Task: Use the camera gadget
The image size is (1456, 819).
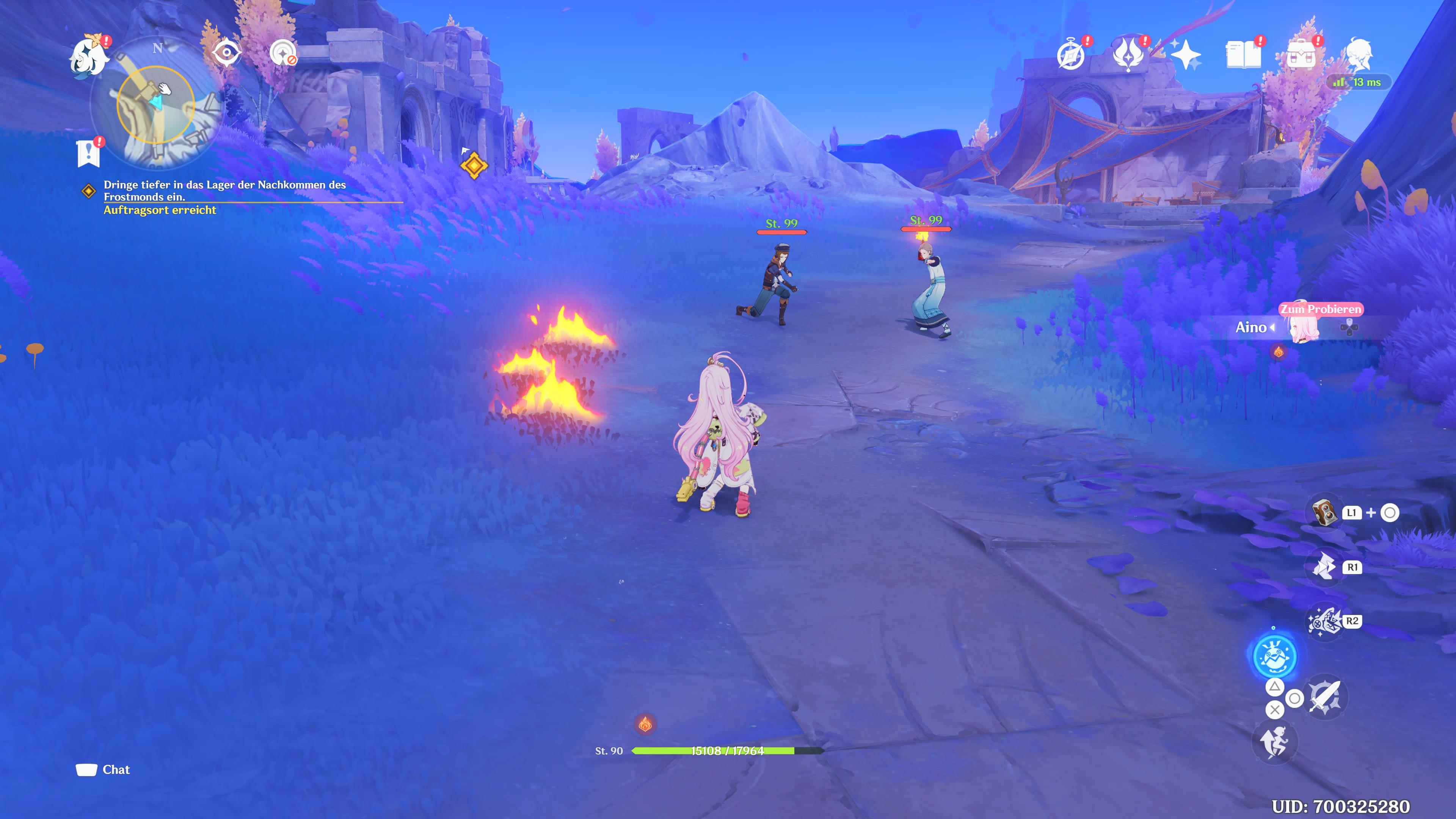Action: coord(1324,513)
